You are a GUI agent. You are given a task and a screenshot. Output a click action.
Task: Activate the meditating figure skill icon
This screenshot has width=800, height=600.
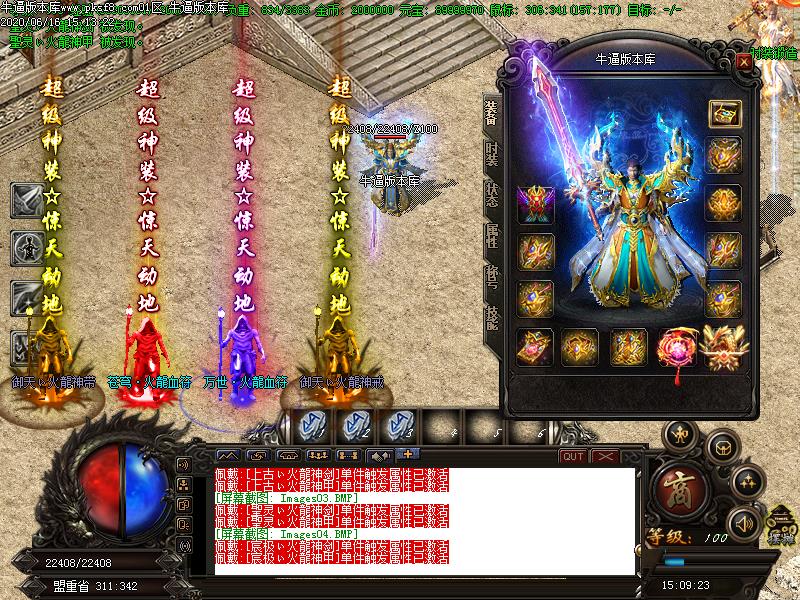pyautogui.click(x=26, y=246)
